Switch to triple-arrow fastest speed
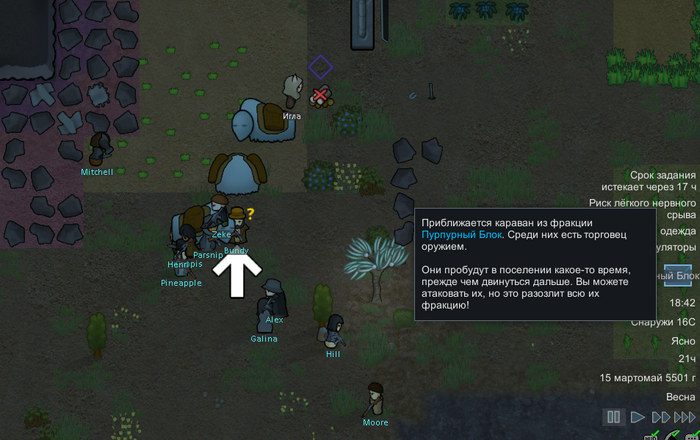The image size is (700, 440). coord(686,417)
